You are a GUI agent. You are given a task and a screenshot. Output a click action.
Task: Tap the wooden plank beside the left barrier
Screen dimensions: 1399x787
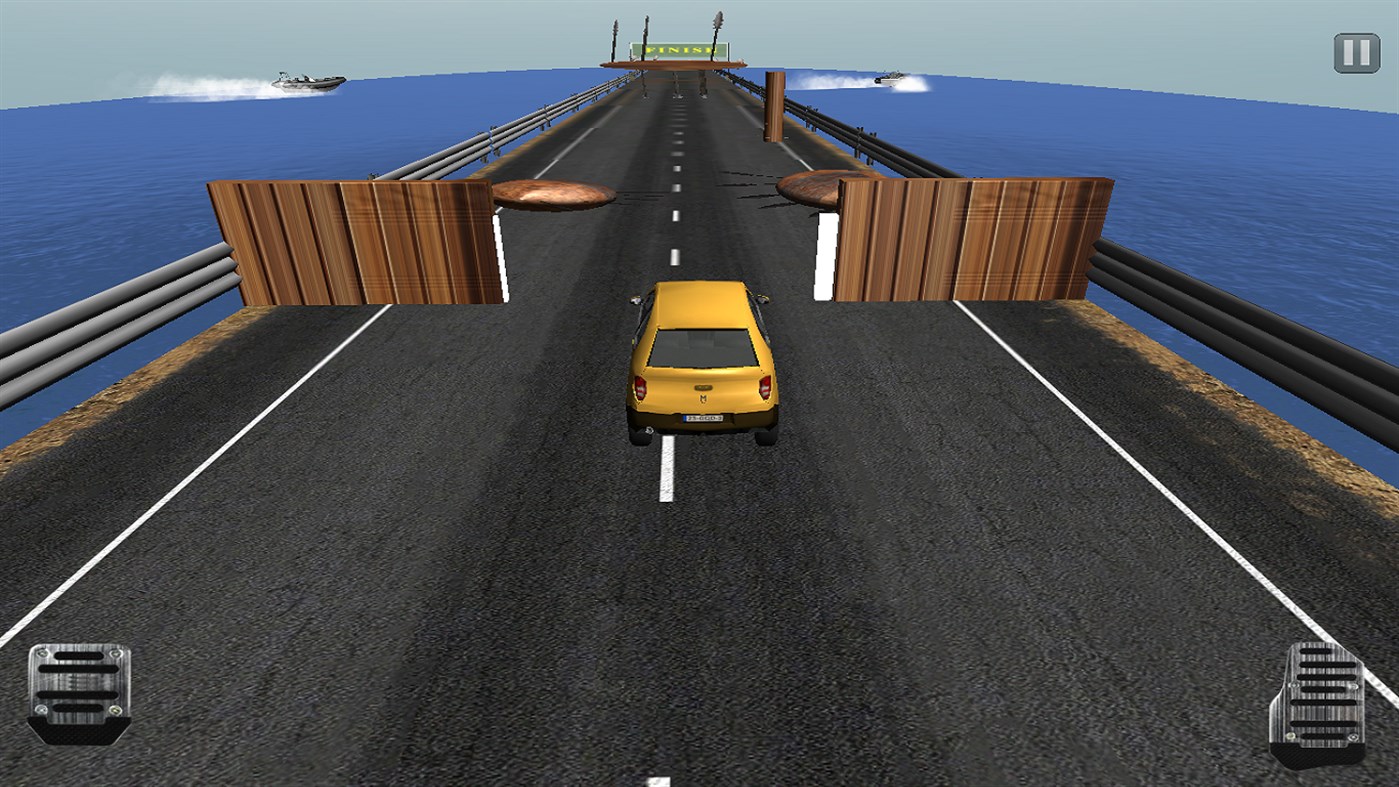coord(551,192)
